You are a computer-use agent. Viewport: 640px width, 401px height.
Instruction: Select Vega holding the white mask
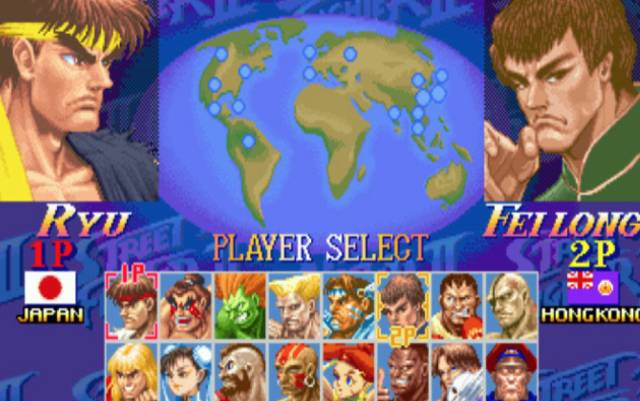click(457, 372)
